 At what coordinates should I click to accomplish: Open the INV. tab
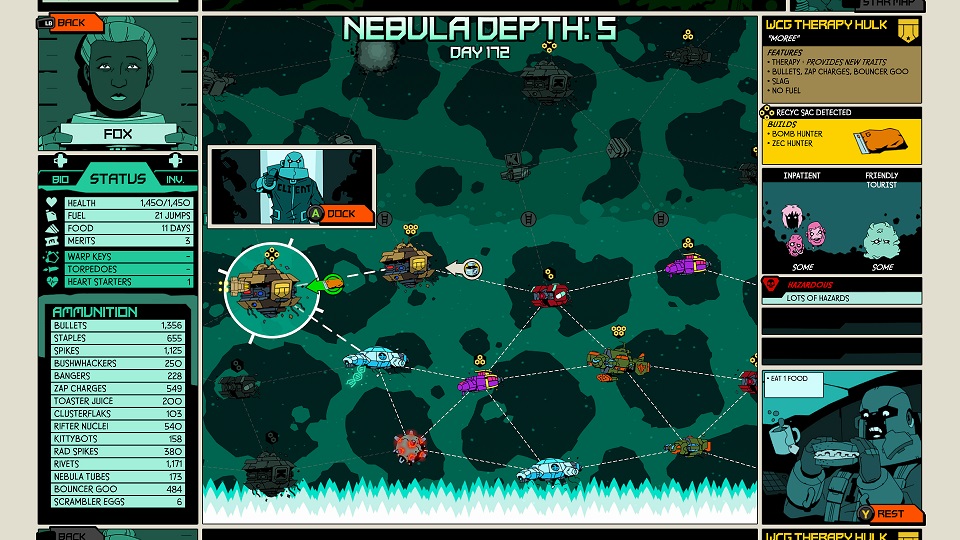tap(174, 179)
